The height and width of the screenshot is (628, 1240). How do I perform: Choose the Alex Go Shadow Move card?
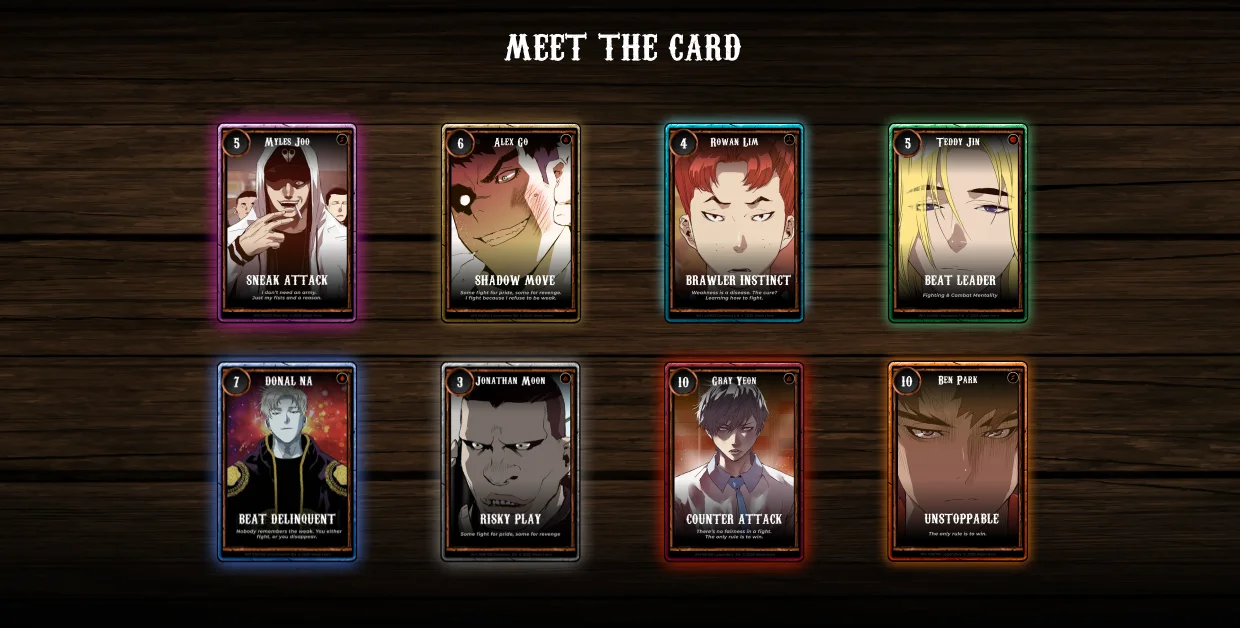coord(511,223)
